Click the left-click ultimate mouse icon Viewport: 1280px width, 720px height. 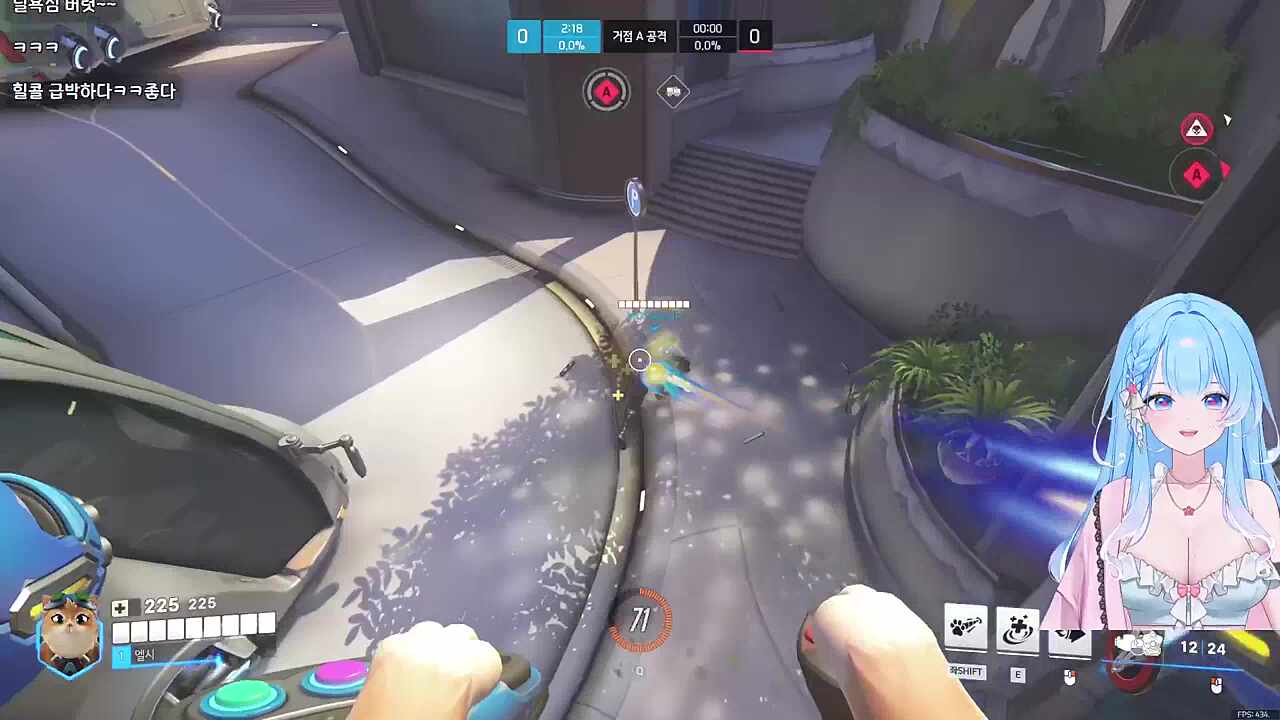(1216, 685)
